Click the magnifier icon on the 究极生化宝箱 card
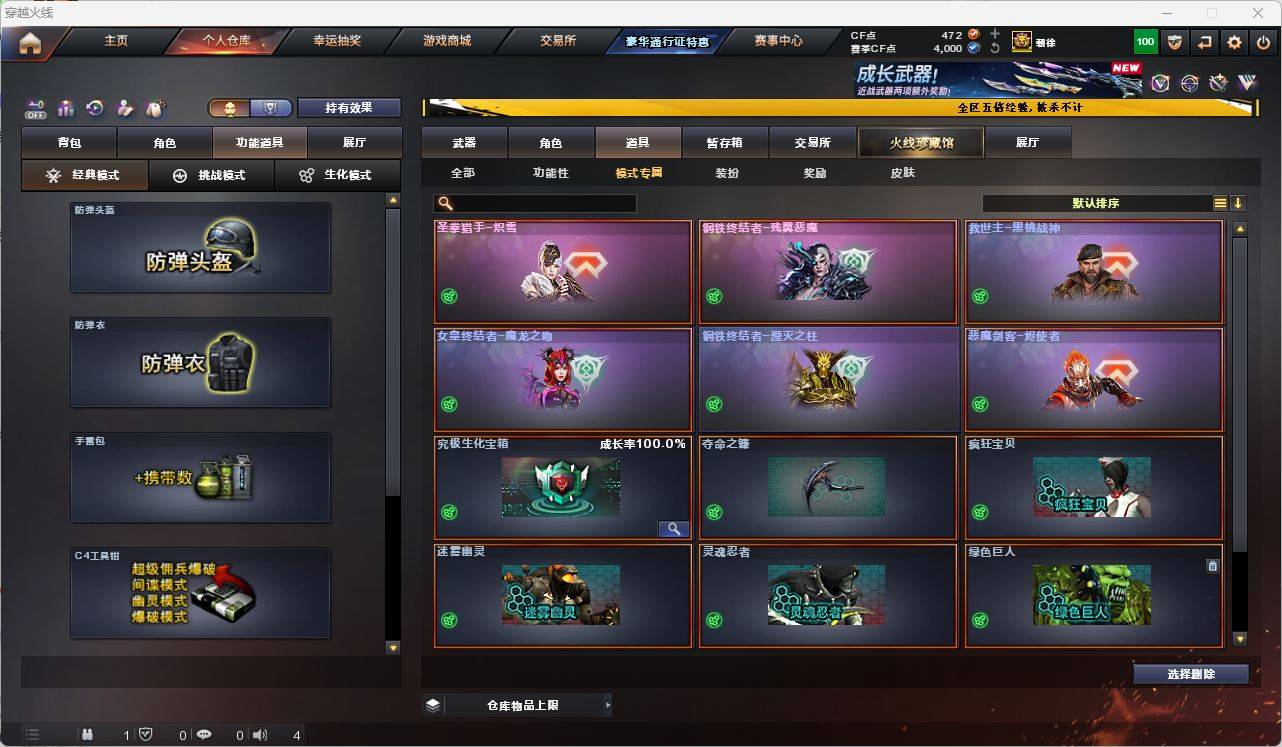The image size is (1282, 747). point(674,529)
